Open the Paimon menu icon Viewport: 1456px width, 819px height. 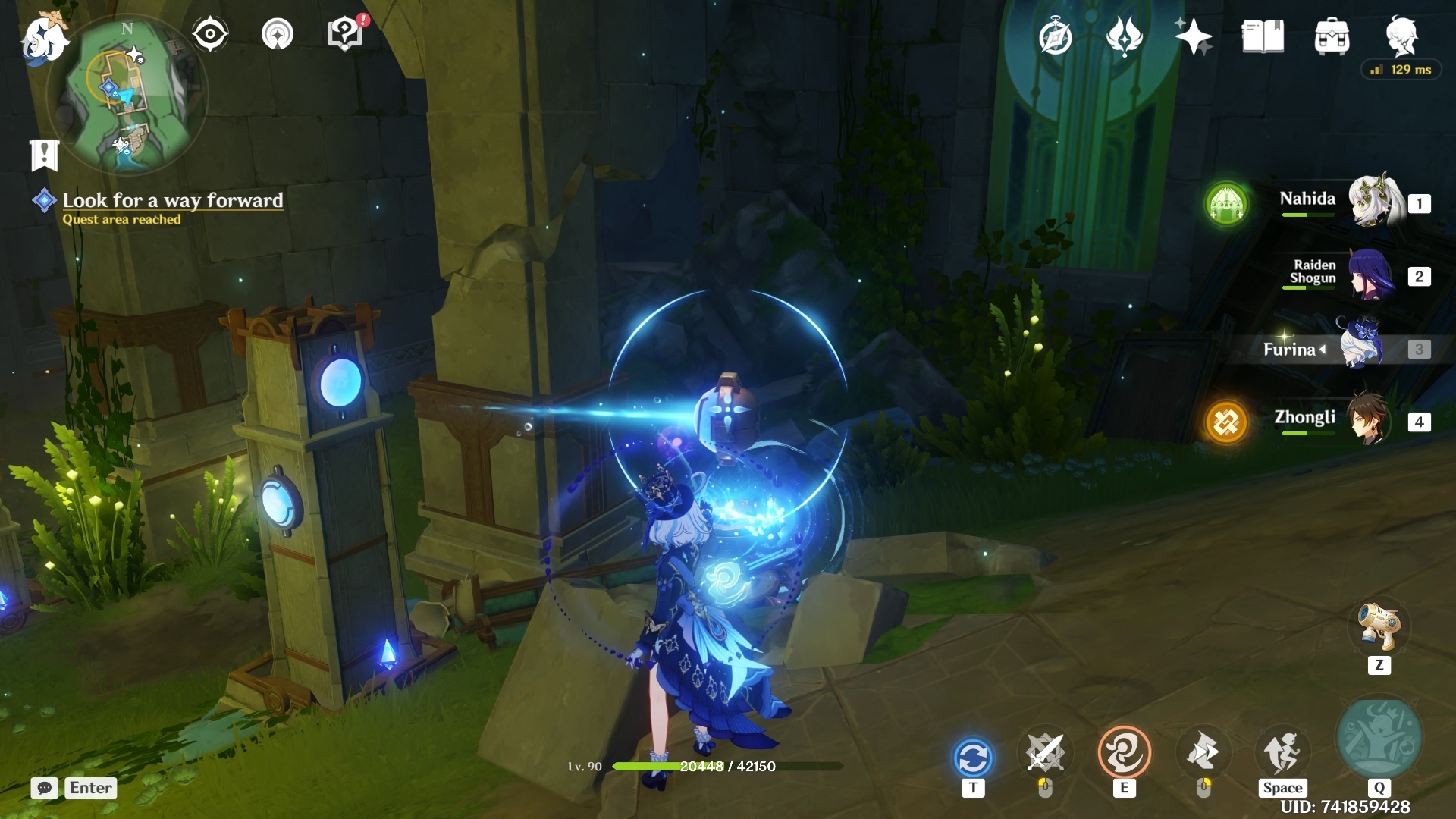pos(44,38)
